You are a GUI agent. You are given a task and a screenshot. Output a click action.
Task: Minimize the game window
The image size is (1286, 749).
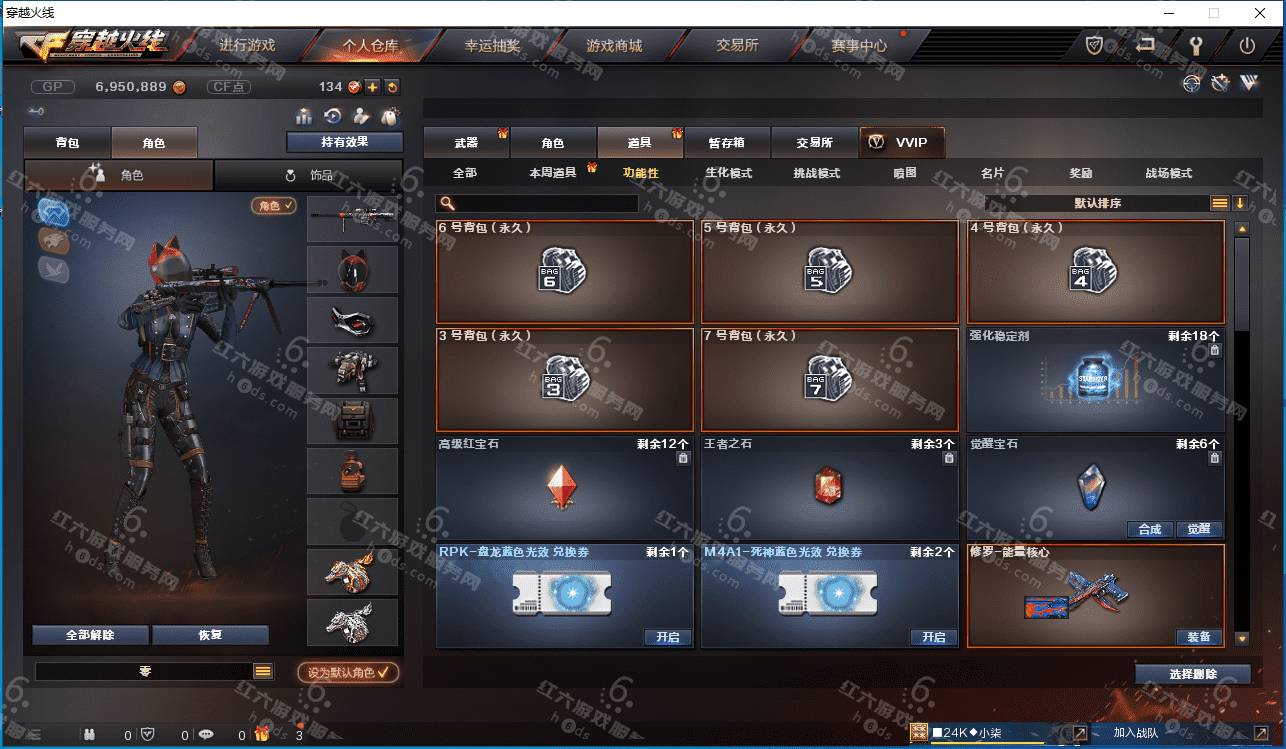click(x=1170, y=13)
